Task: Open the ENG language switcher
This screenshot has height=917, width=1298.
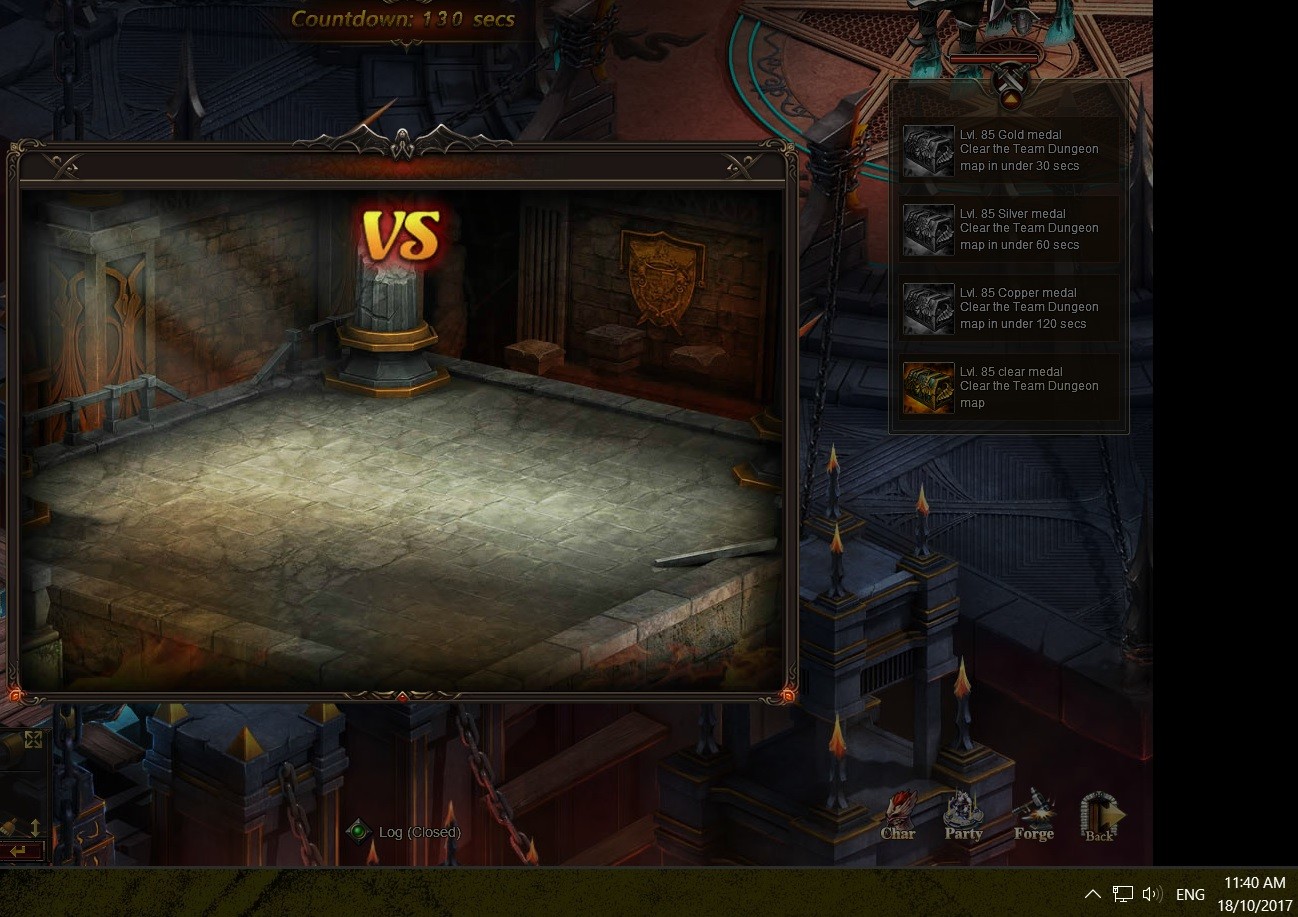Action: click(1190, 894)
